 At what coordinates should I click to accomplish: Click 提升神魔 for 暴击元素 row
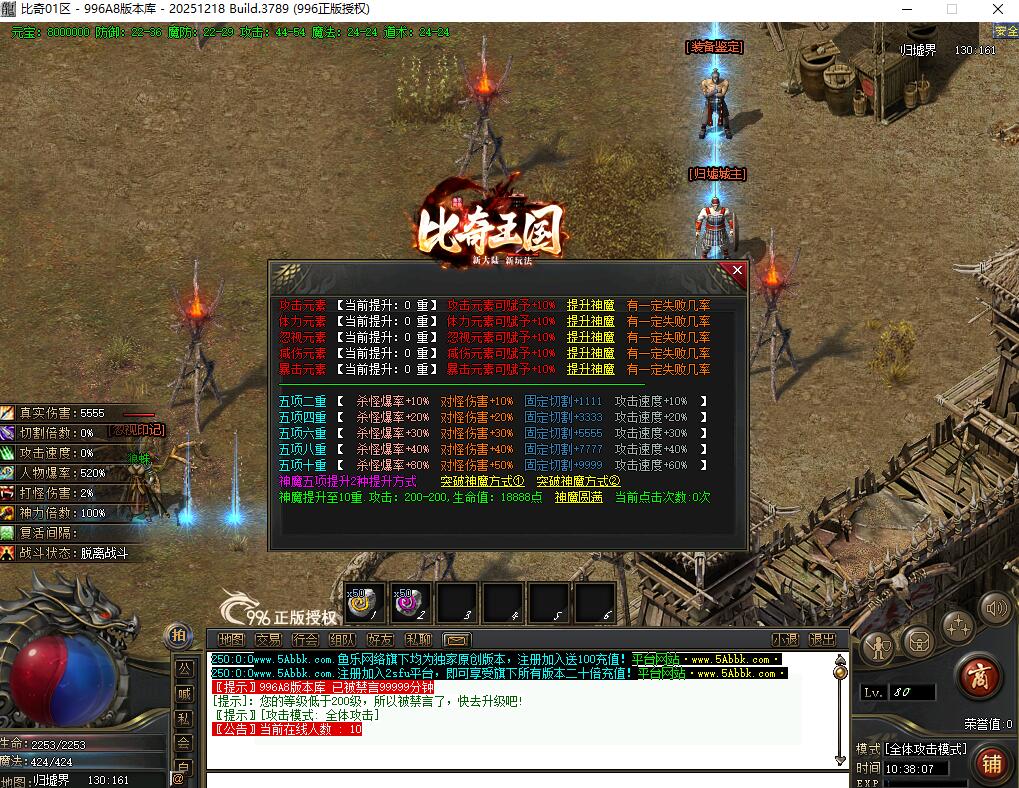coord(590,369)
